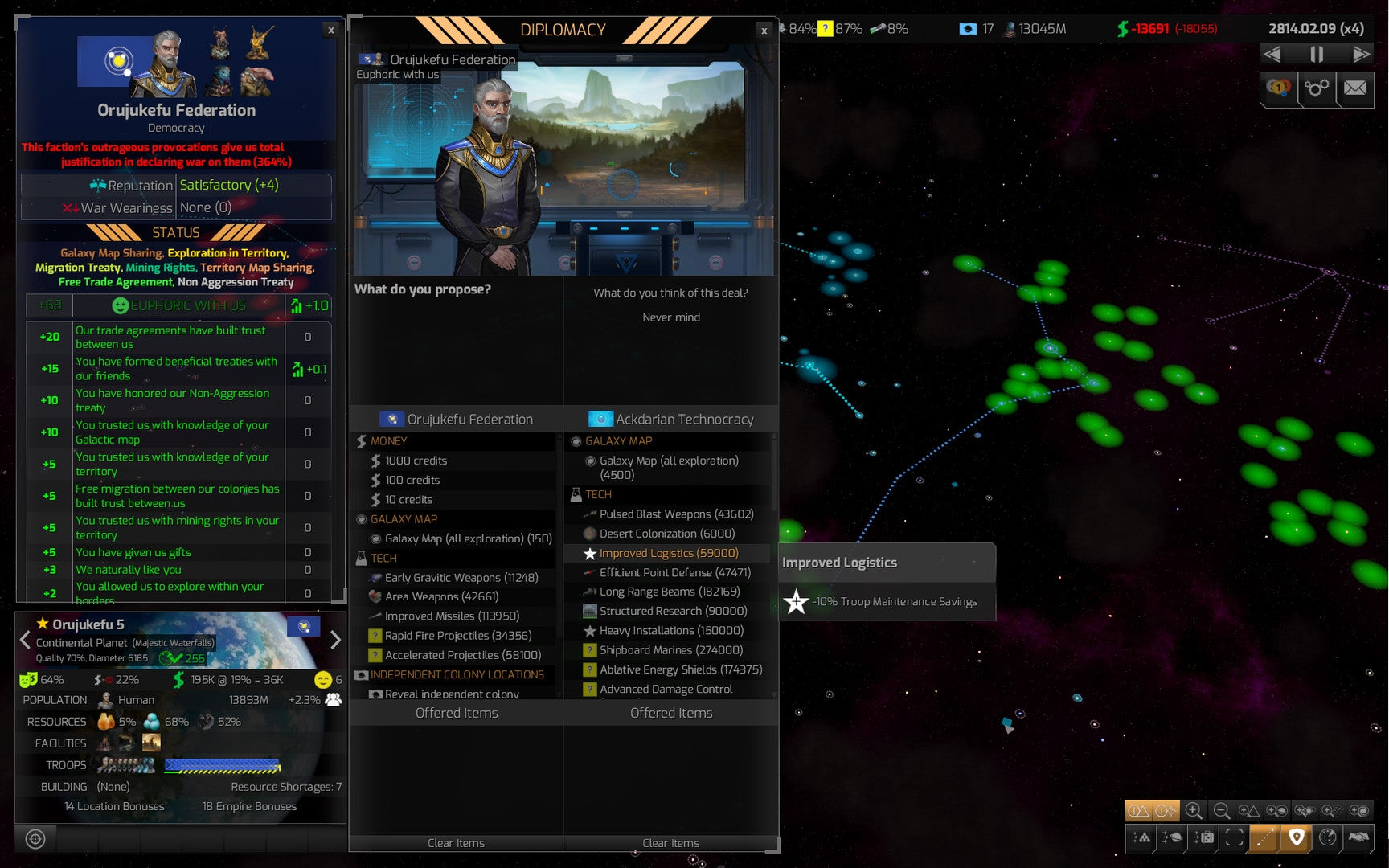This screenshot has width=1389, height=868.
Task: Open the game settings gears icon
Action: pyautogui.click(x=1317, y=90)
